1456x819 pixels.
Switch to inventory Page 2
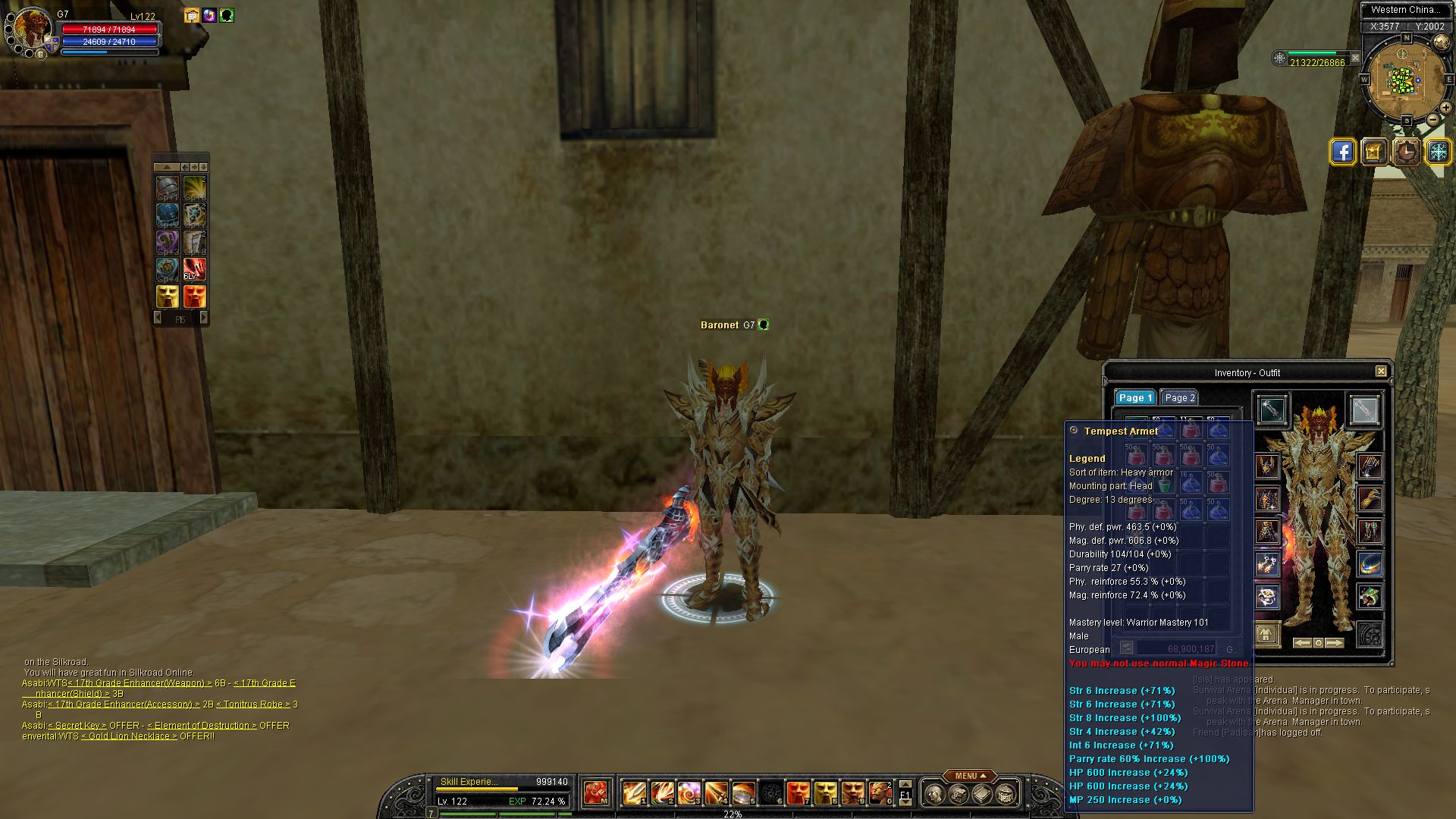coord(1179,397)
